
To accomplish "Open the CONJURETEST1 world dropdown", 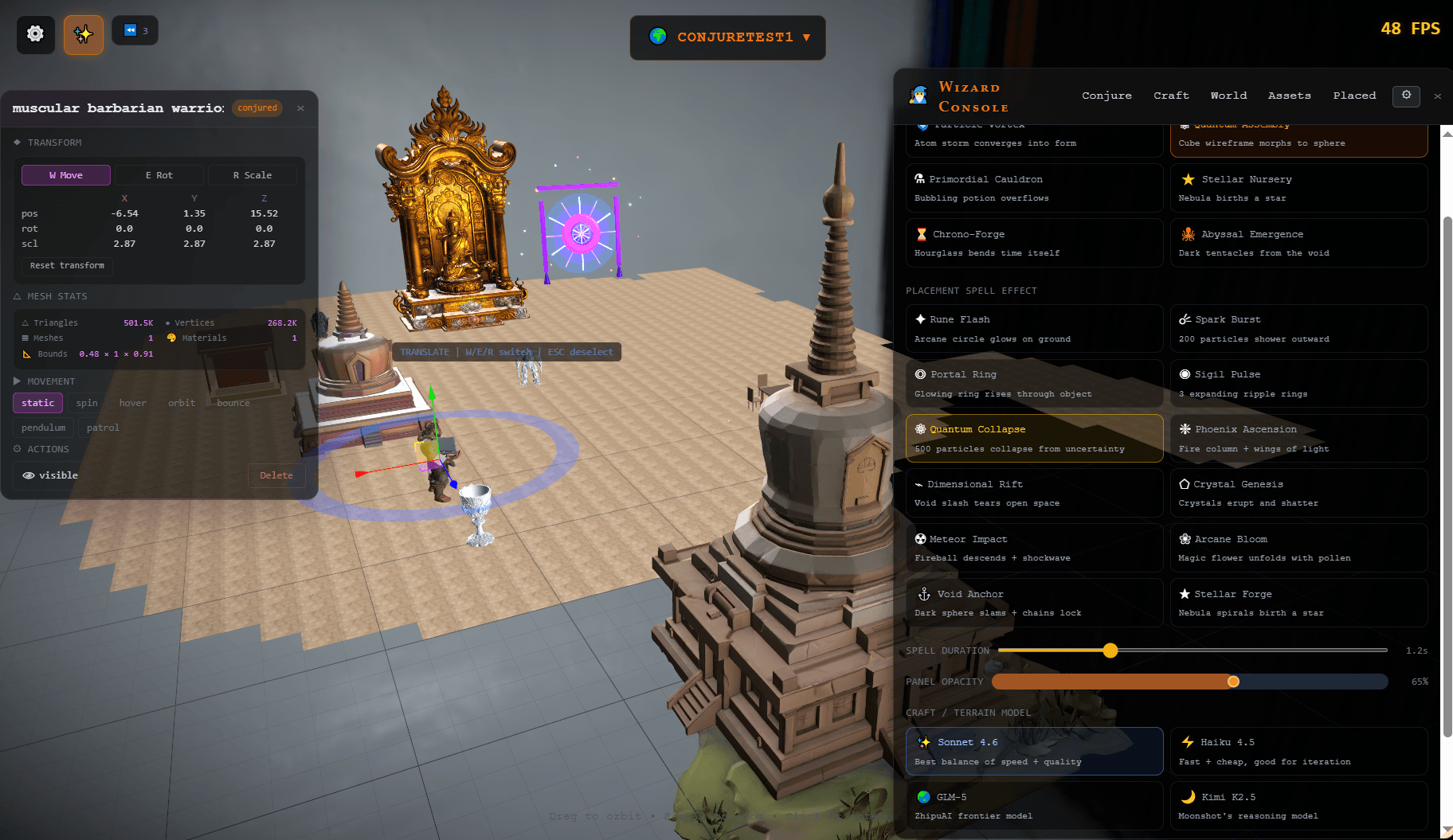I will click(x=727, y=37).
